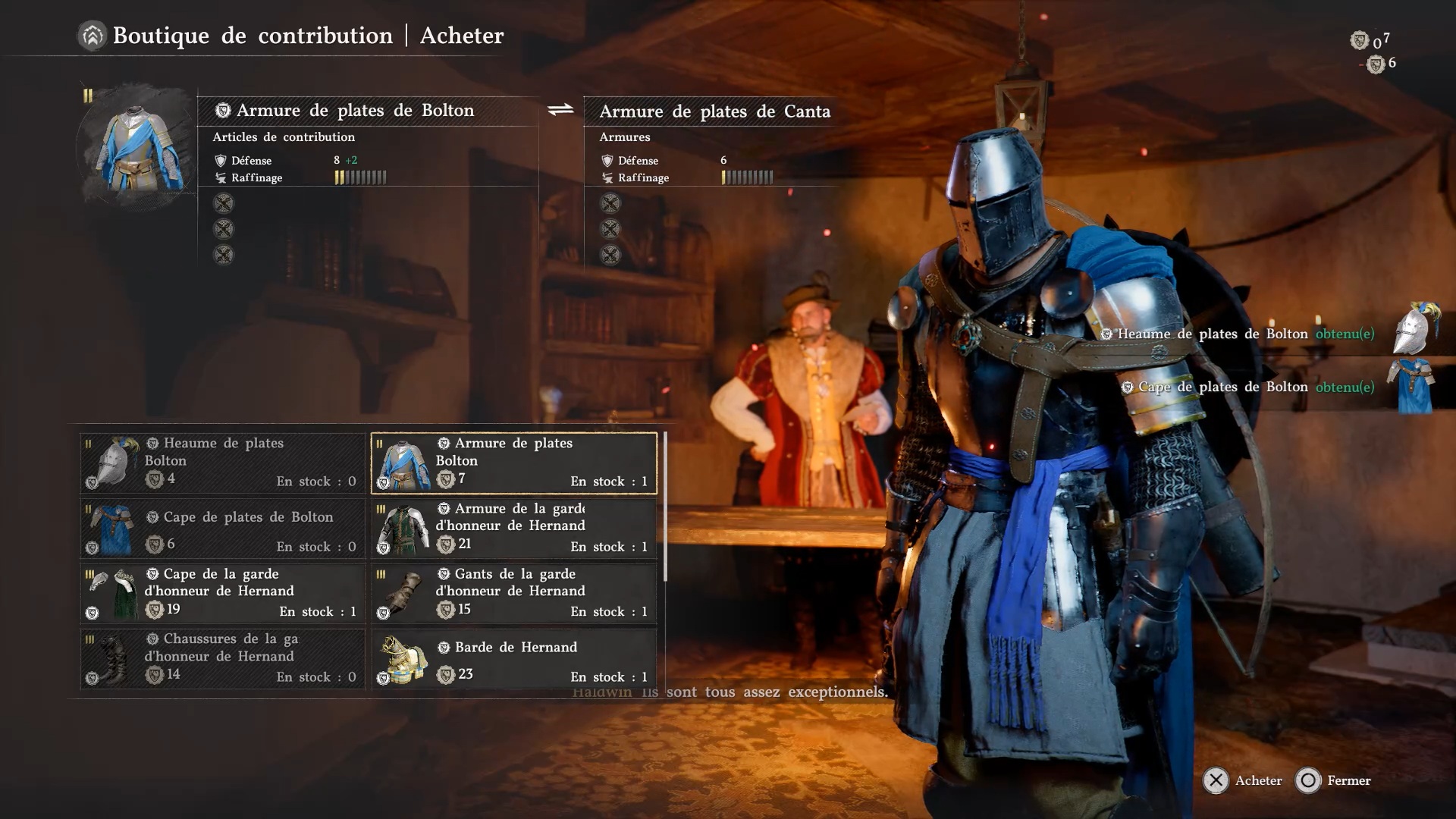
Task: Click the Bolton plate armor preview image
Action: coord(138,149)
